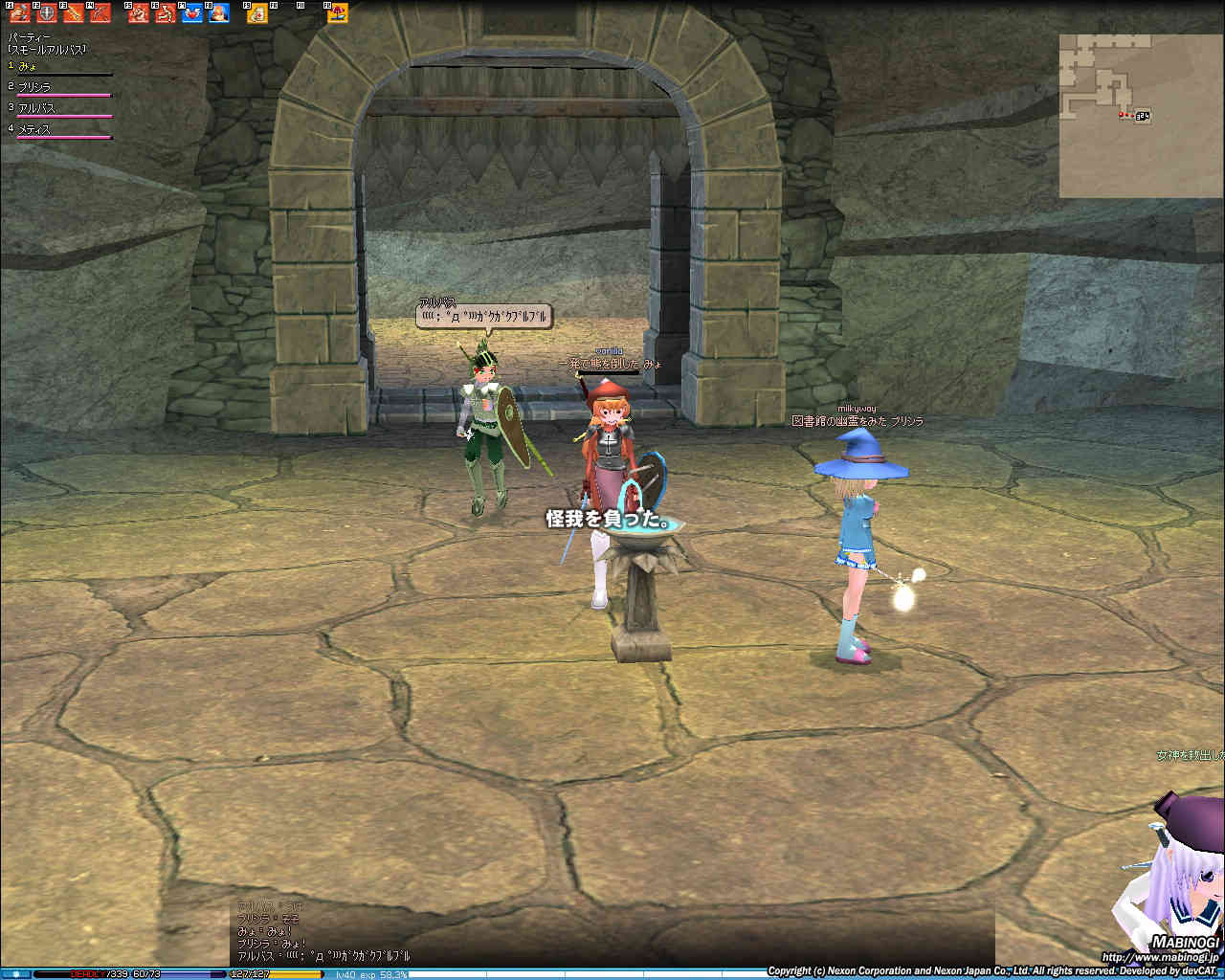Activate the F5 red skill icon
This screenshot has height=980, width=1225.
pos(139,13)
